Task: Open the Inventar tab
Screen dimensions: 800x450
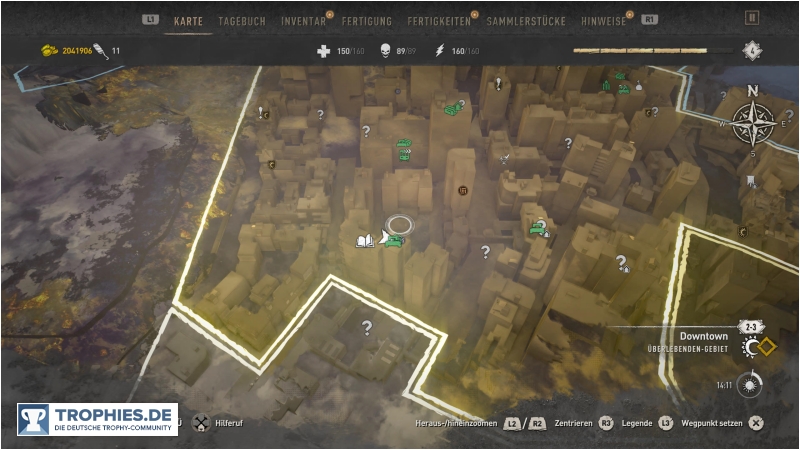Action: 303,20
